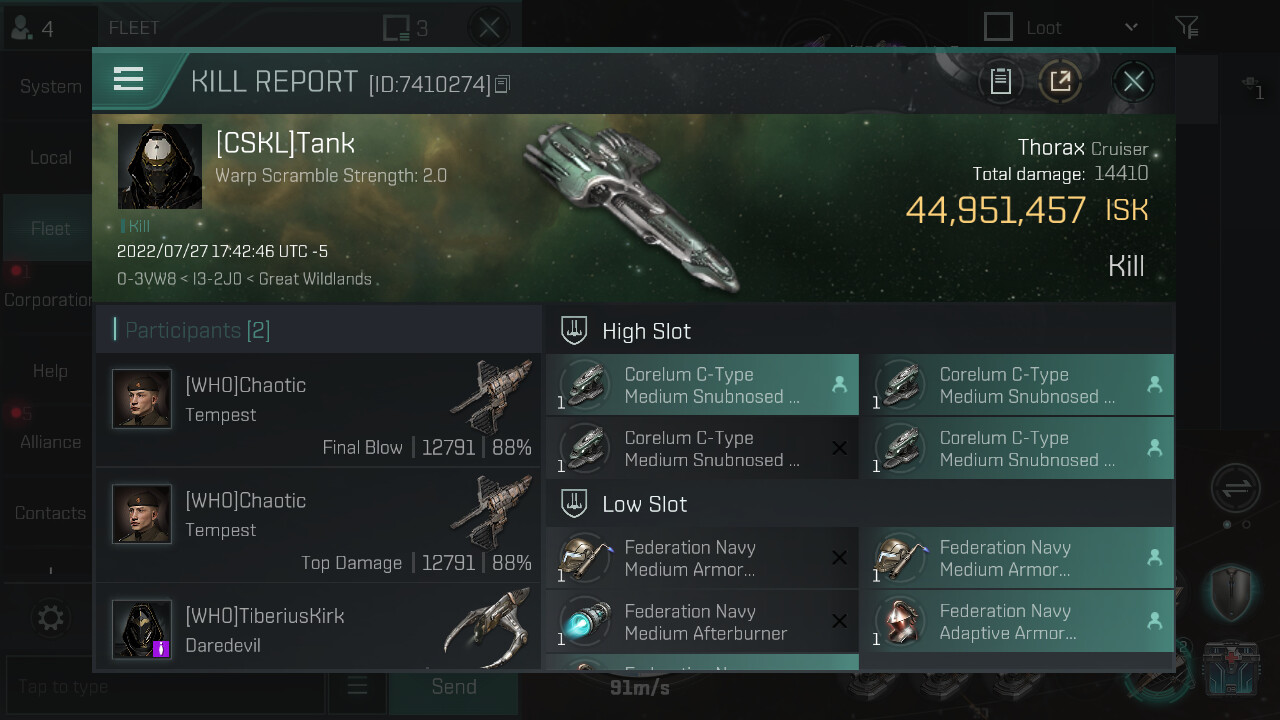
Task: Open the Corporation chat channel
Action: coord(50,300)
